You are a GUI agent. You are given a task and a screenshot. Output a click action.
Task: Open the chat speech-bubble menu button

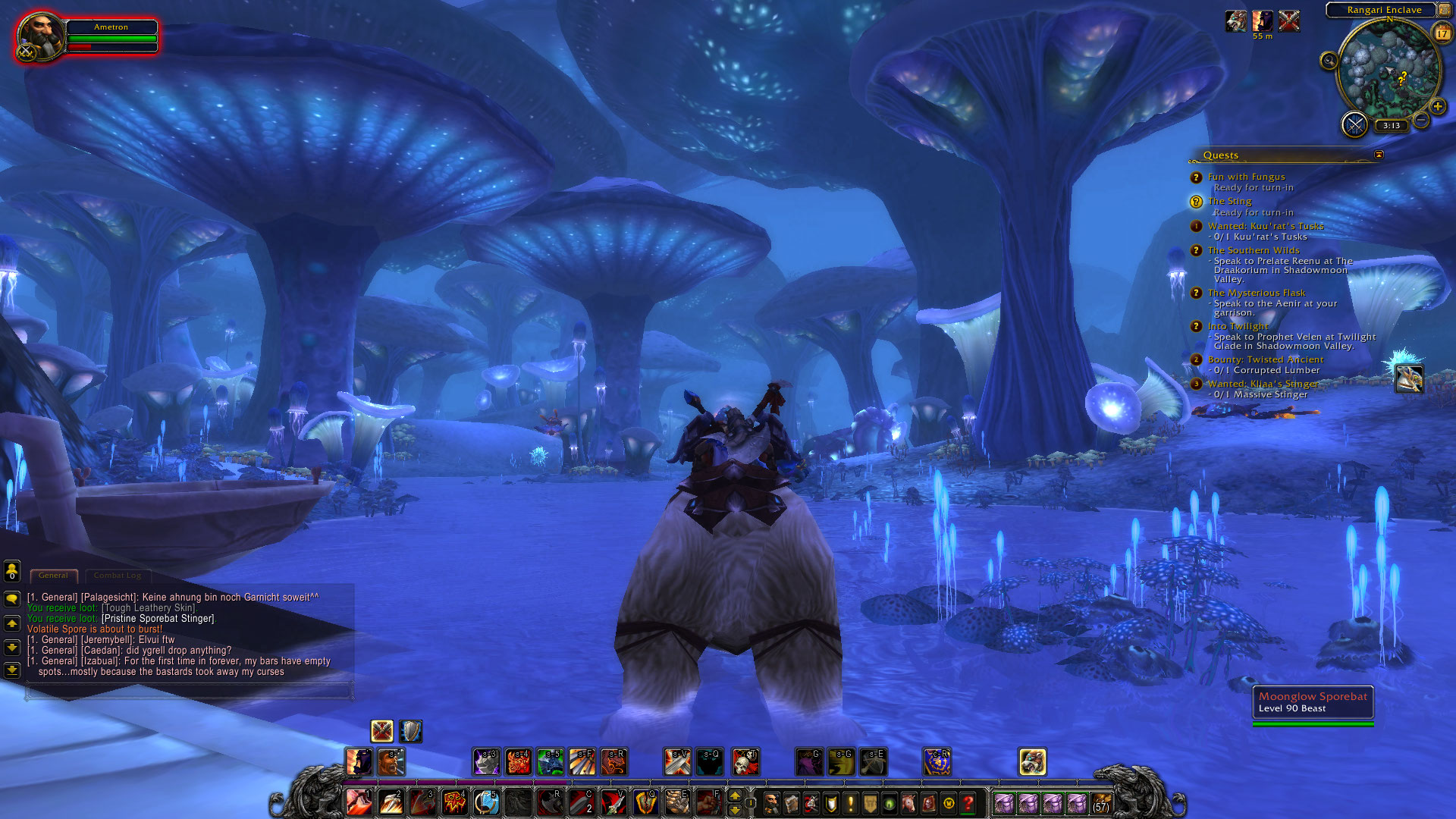12,598
